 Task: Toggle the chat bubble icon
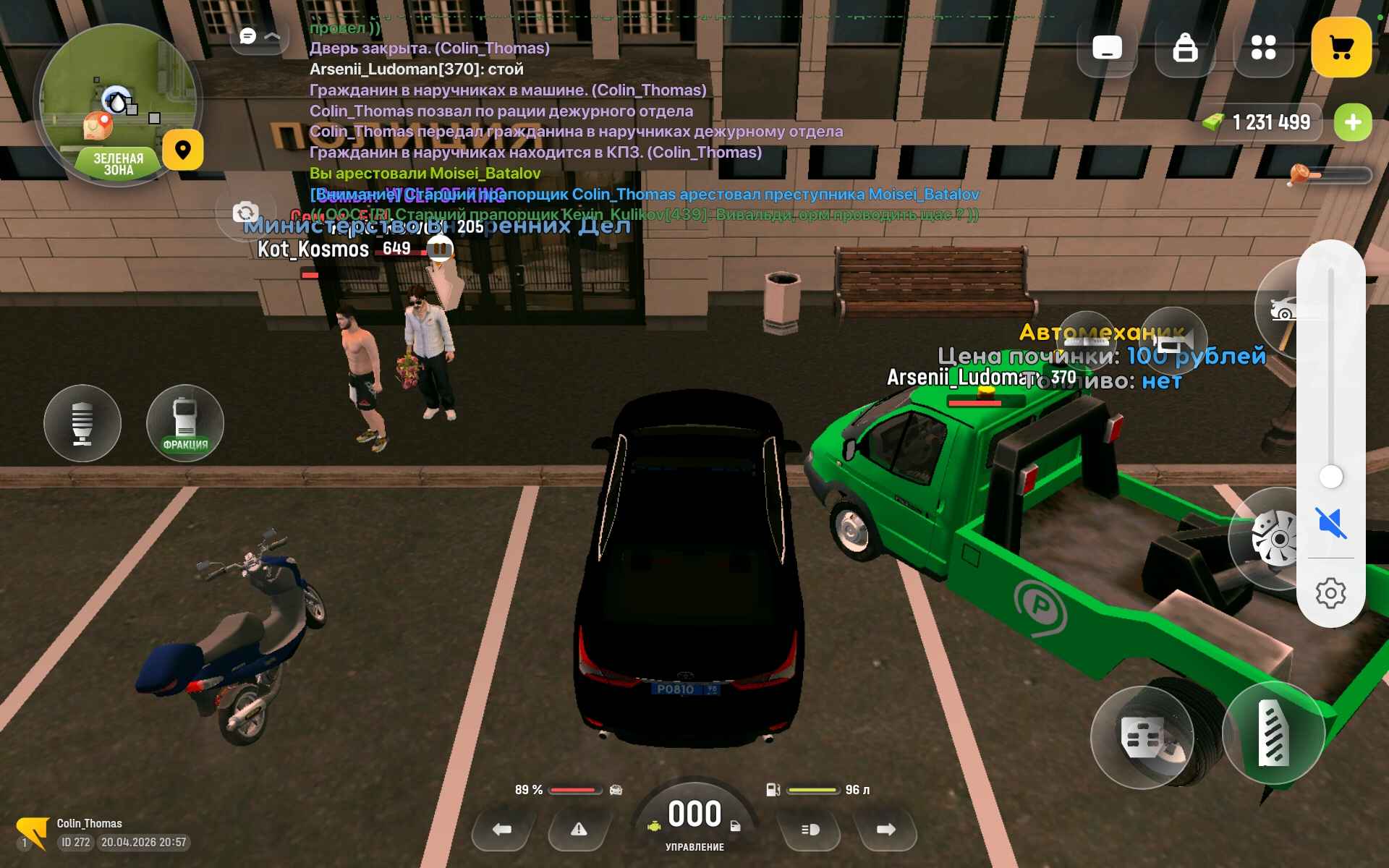(x=248, y=36)
